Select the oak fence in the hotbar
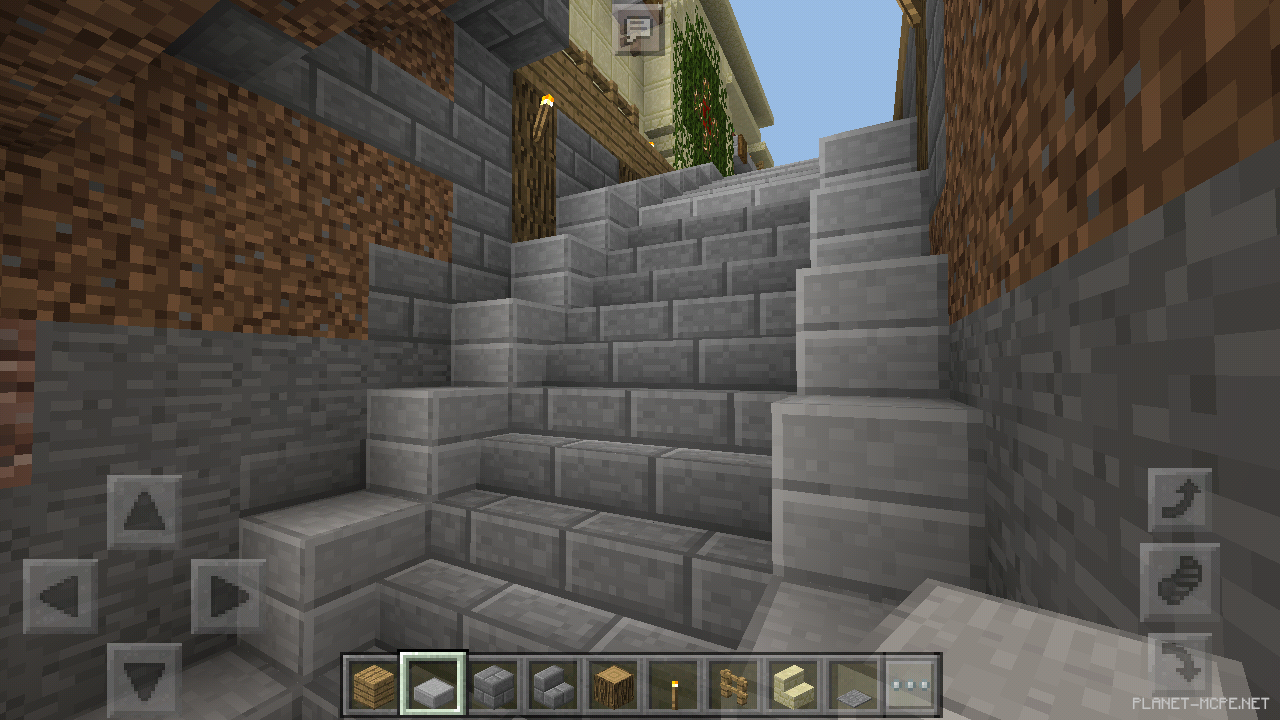The image size is (1280, 720). click(732, 682)
